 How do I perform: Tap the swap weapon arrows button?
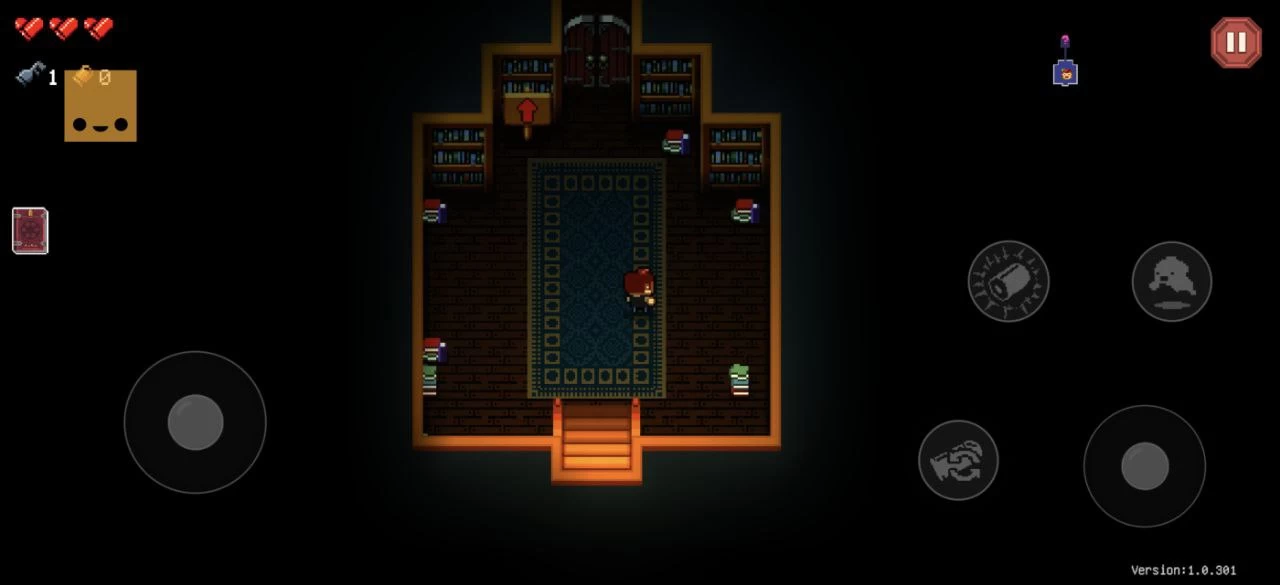[x=958, y=460]
